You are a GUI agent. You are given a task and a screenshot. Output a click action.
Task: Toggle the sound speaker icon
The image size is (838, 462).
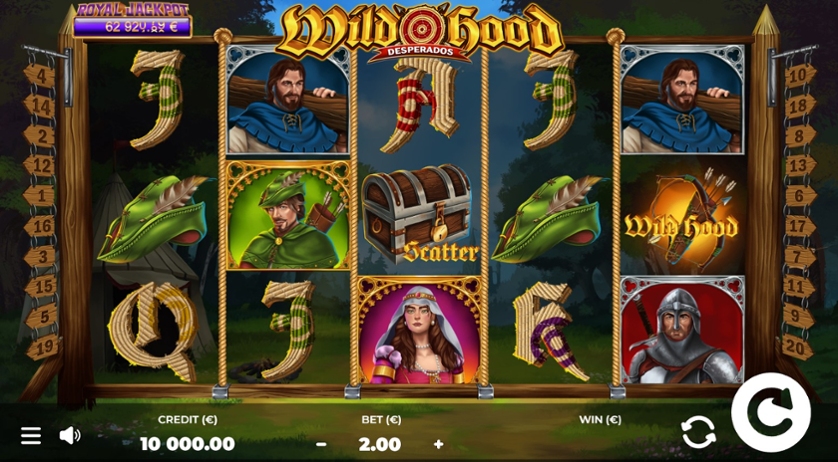click(x=70, y=435)
